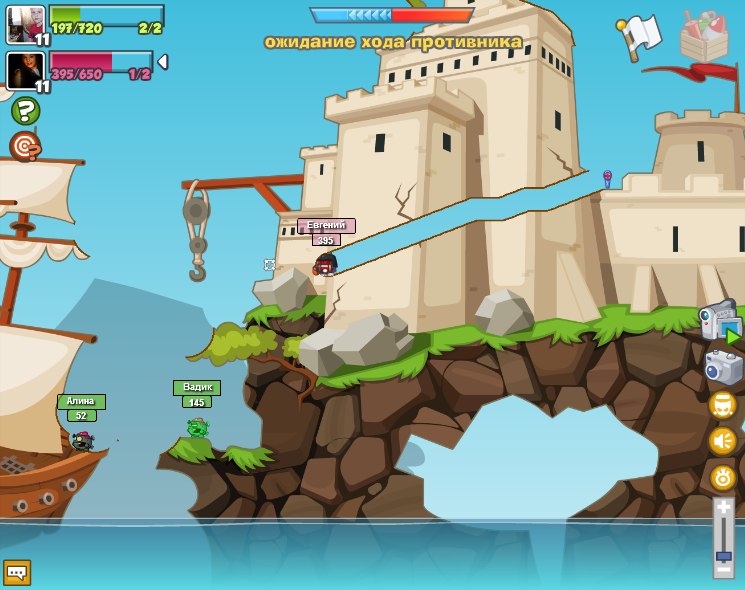Open settings with the orange gear icon

(x=722, y=477)
